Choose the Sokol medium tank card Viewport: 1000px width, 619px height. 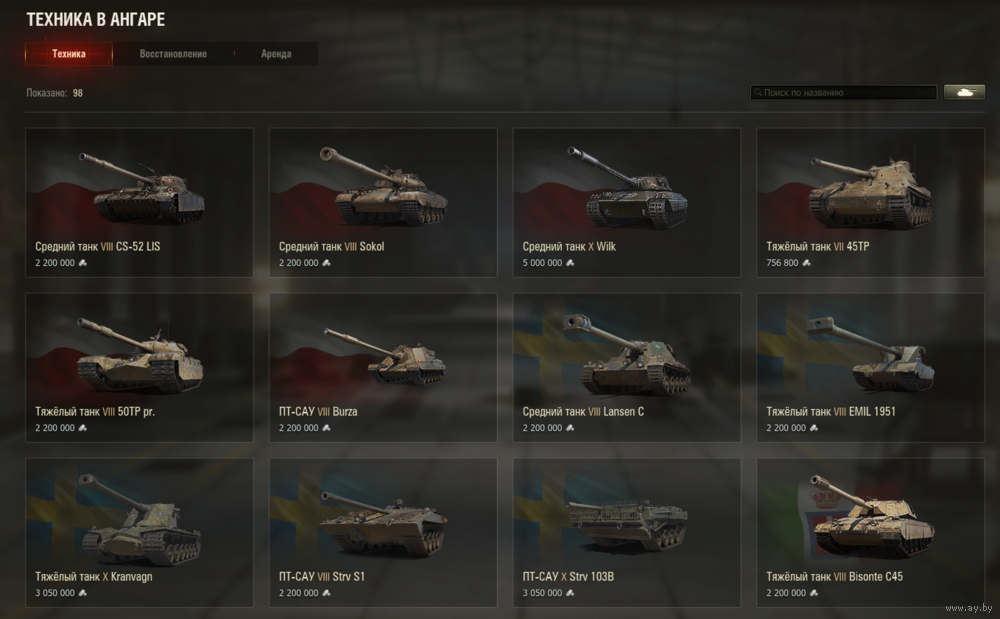tap(383, 202)
